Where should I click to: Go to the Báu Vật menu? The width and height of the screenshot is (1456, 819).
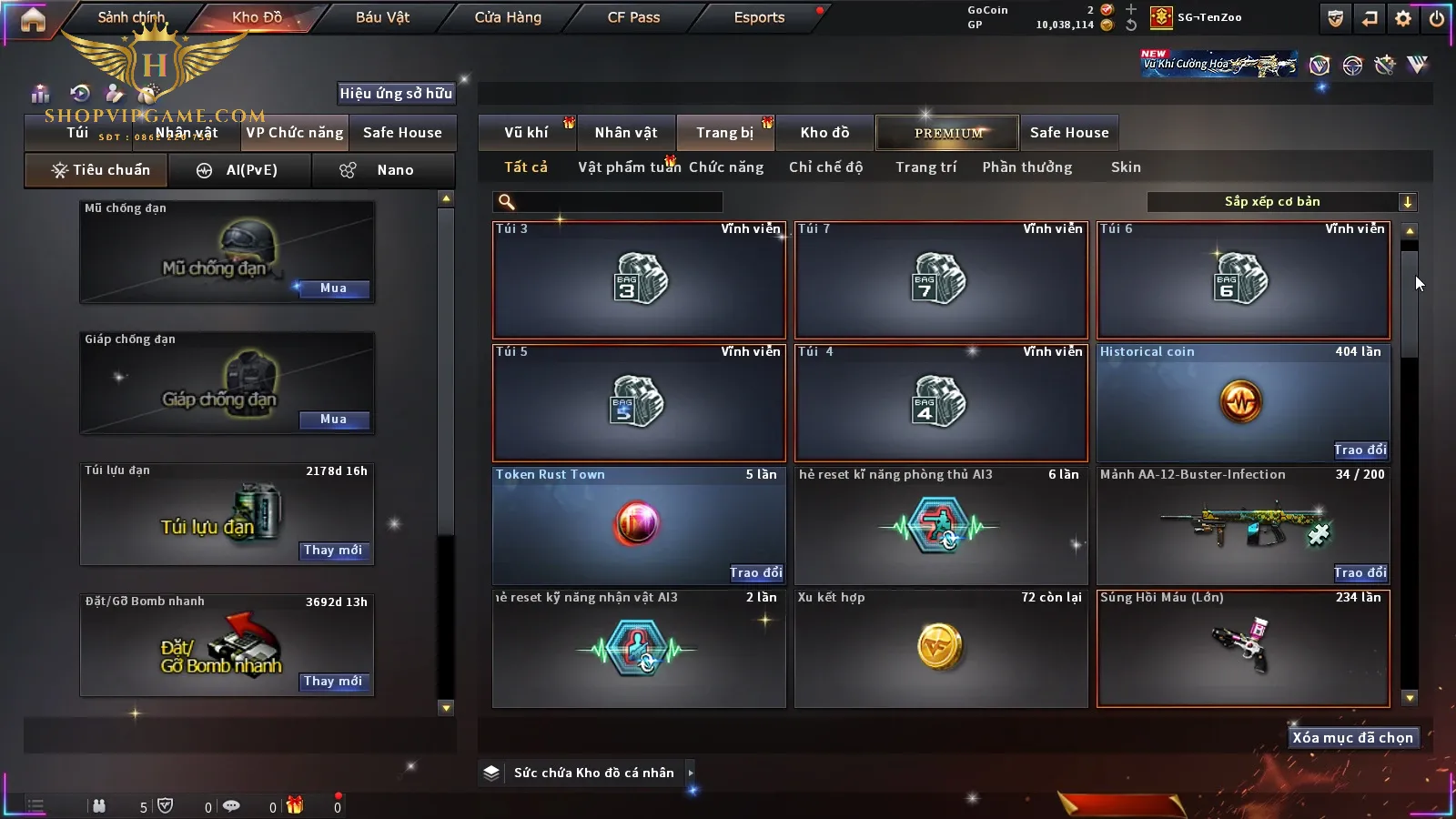point(382,17)
